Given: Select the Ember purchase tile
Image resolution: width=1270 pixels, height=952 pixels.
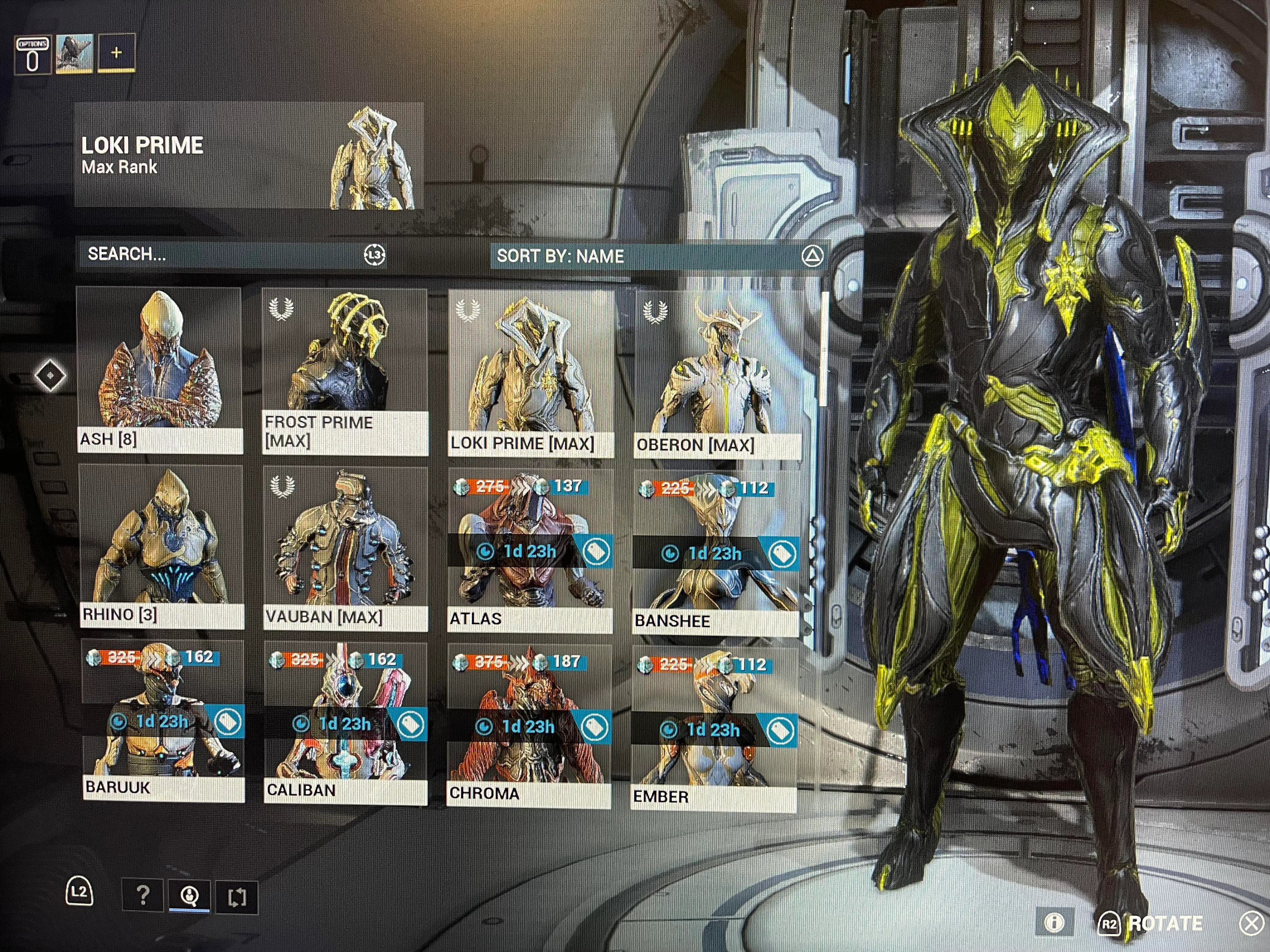Looking at the screenshot, I should [x=714, y=729].
